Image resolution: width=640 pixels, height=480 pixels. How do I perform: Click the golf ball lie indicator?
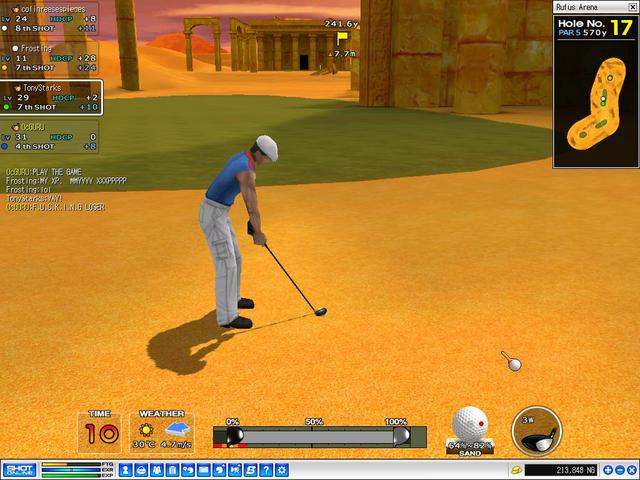tap(470, 427)
